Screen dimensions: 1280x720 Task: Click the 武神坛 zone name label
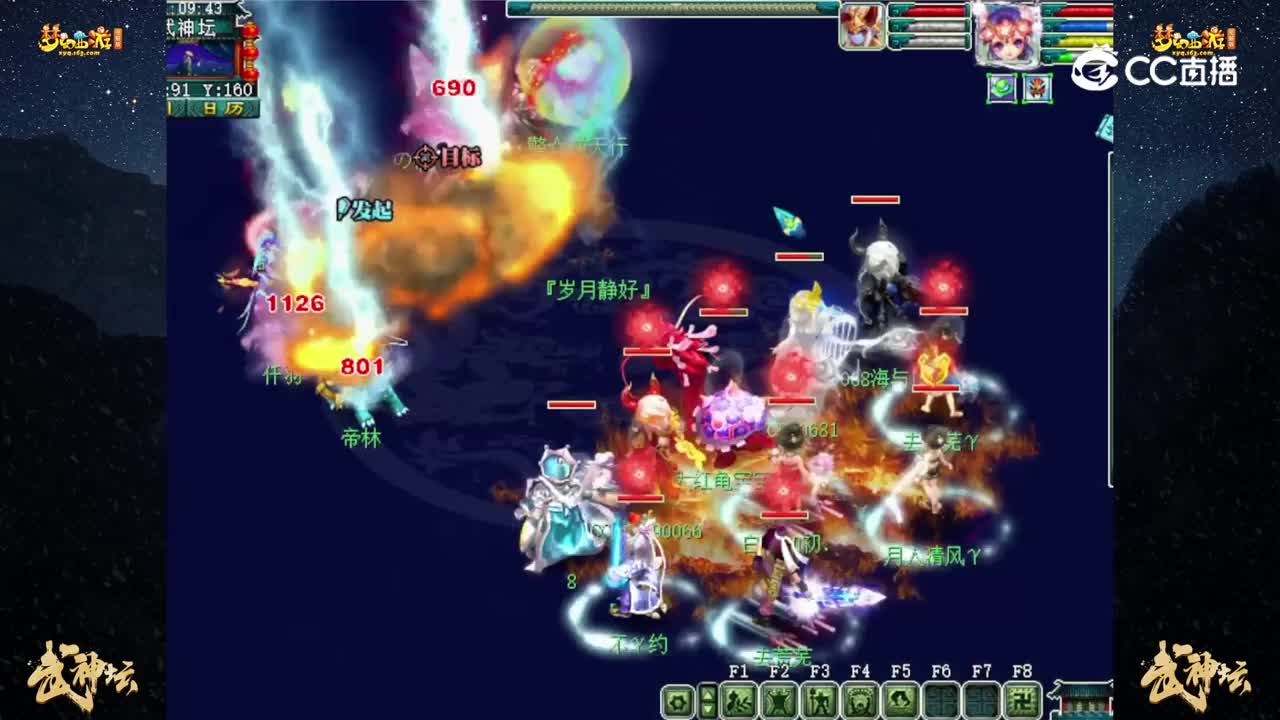tap(189, 27)
